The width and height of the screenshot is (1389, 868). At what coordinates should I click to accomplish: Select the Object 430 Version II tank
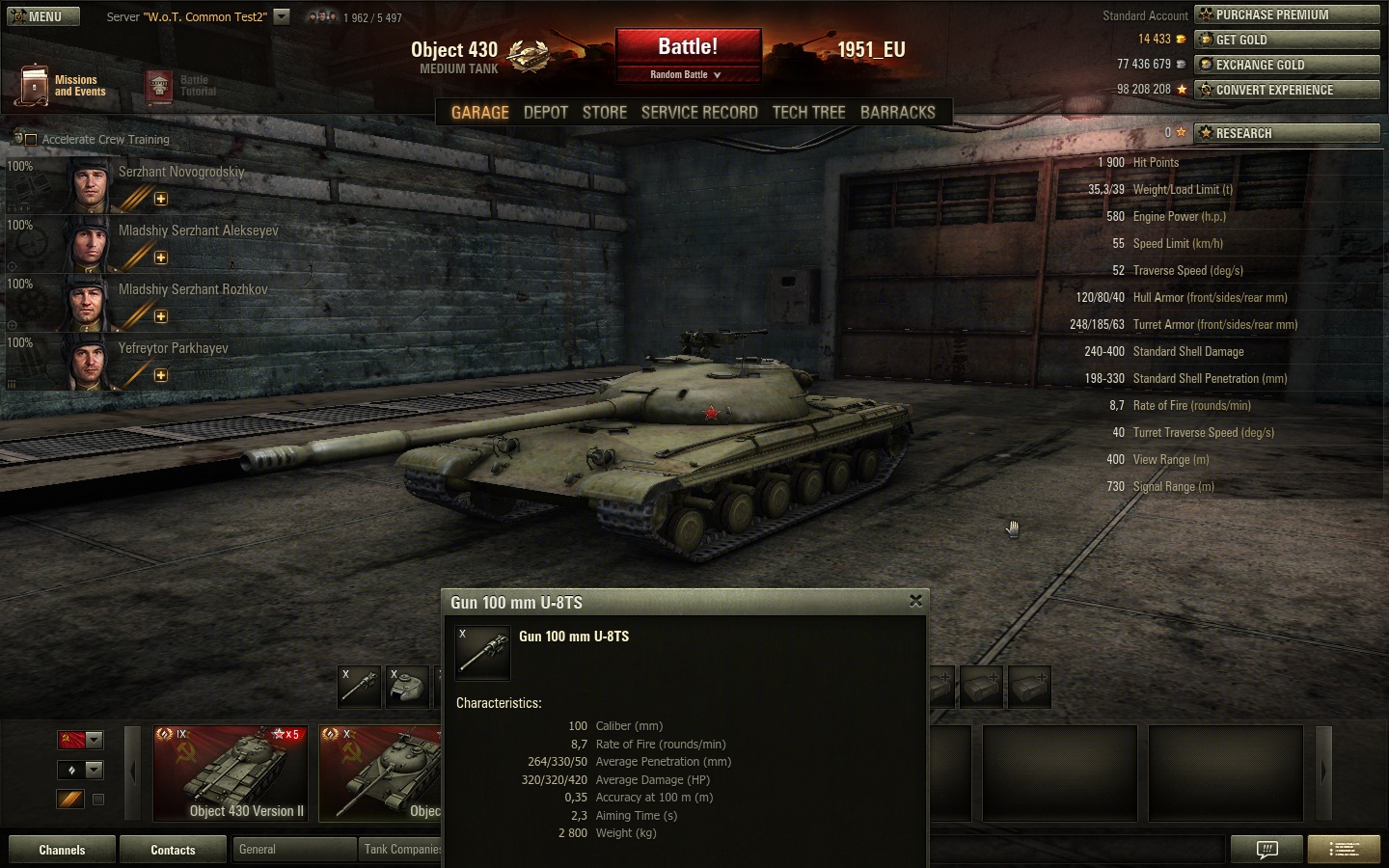click(231, 773)
